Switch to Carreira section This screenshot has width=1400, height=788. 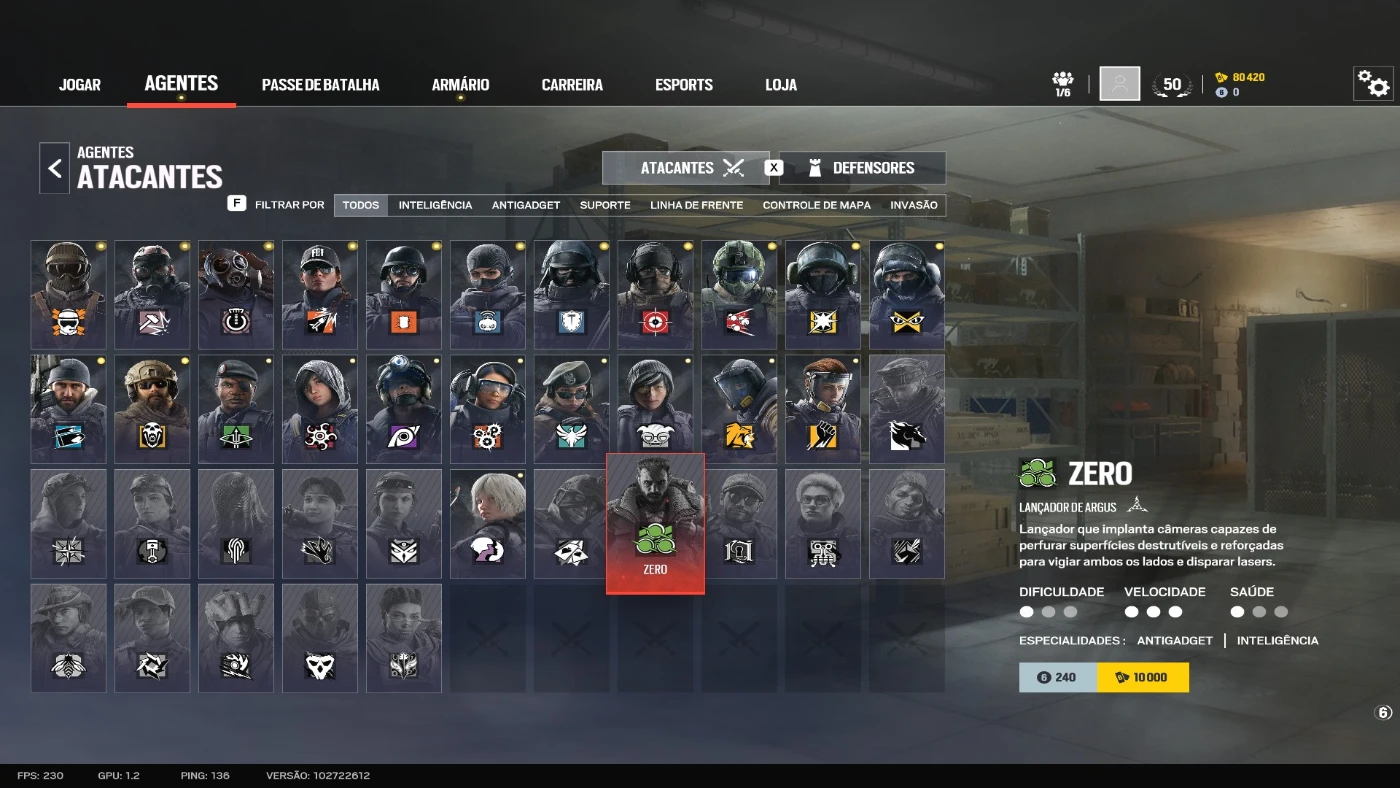click(572, 85)
